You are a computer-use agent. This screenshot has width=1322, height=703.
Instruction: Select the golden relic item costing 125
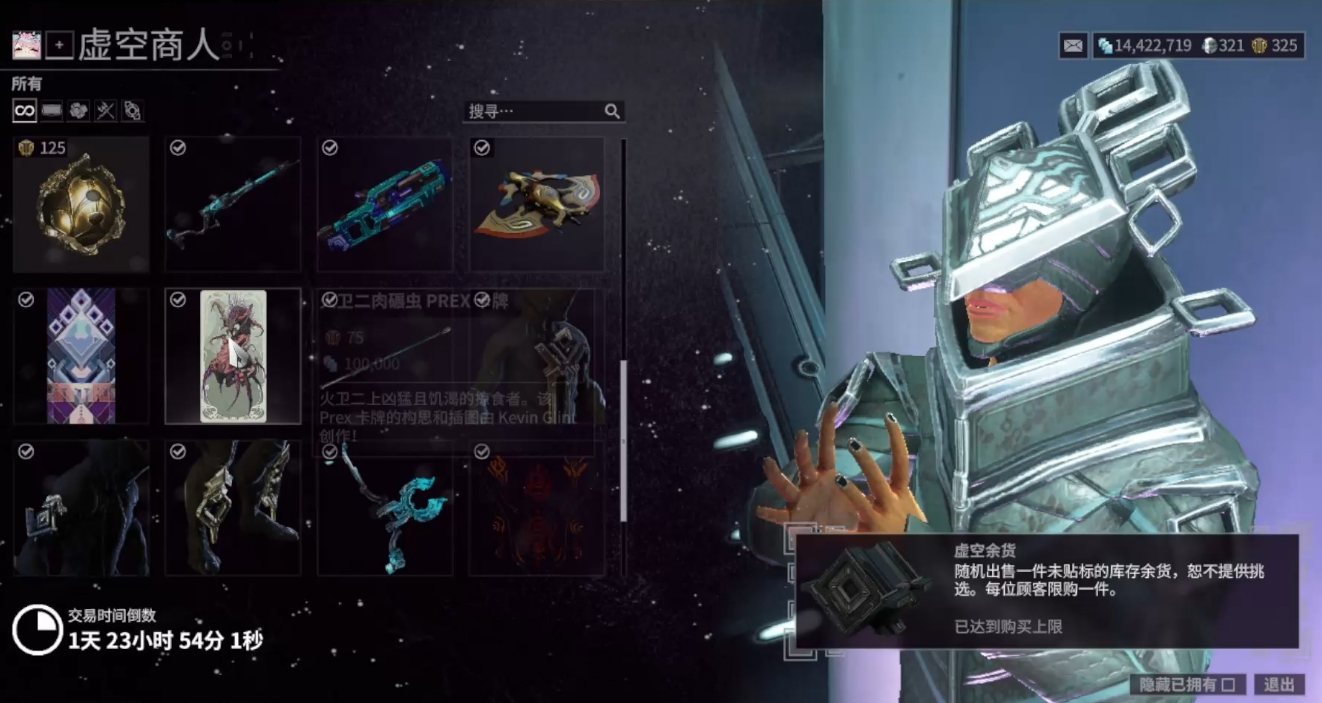(x=81, y=205)
